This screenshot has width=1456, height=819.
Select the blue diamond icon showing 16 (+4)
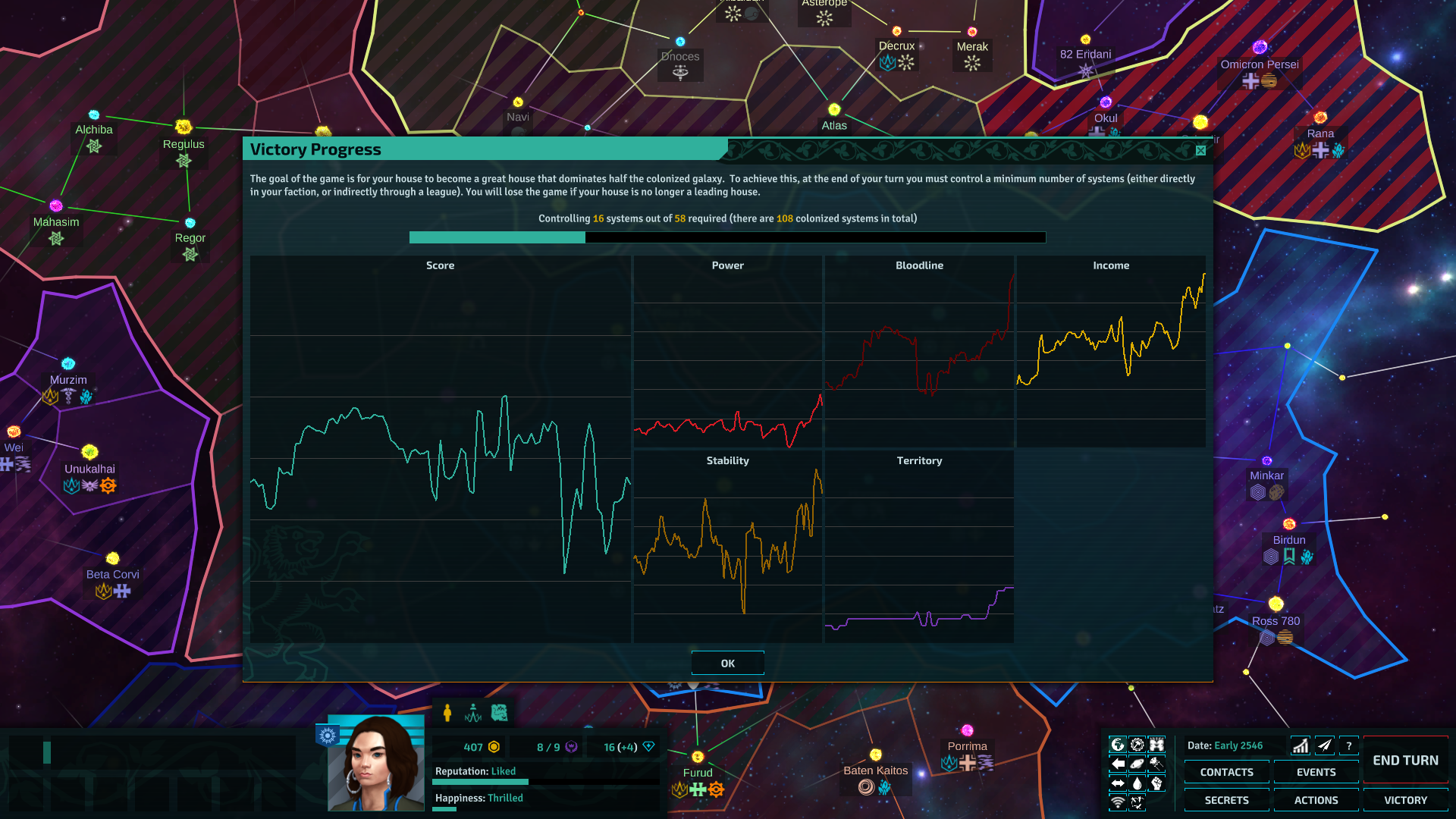(648, 747)
